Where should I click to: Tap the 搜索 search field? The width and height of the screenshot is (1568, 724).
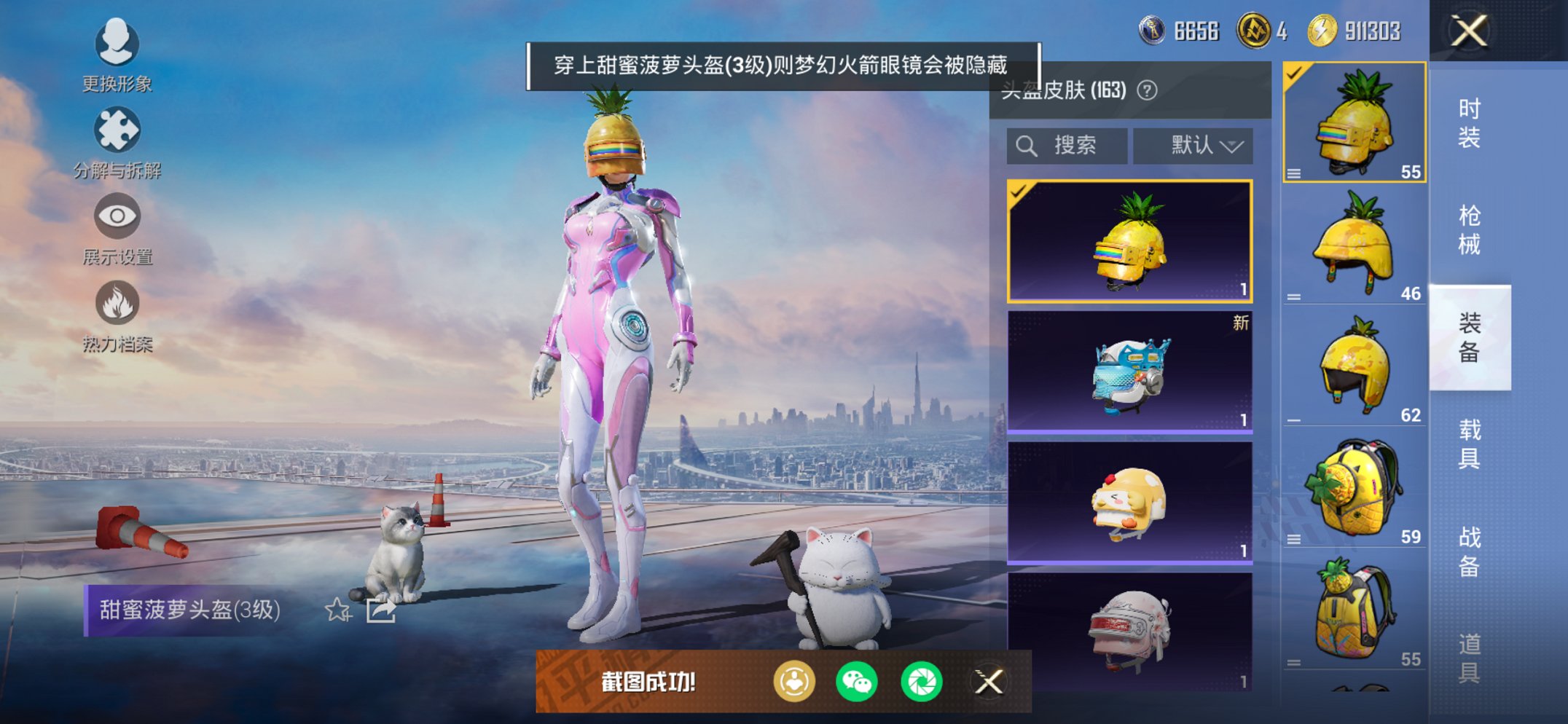point(1067,145)
